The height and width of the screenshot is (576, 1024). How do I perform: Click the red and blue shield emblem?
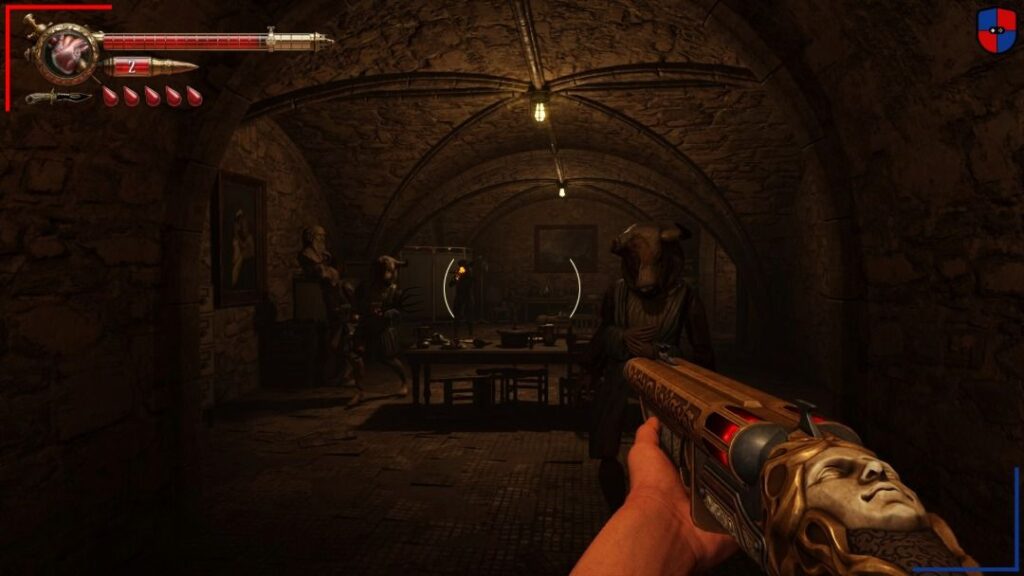click(x=996, y=30)
